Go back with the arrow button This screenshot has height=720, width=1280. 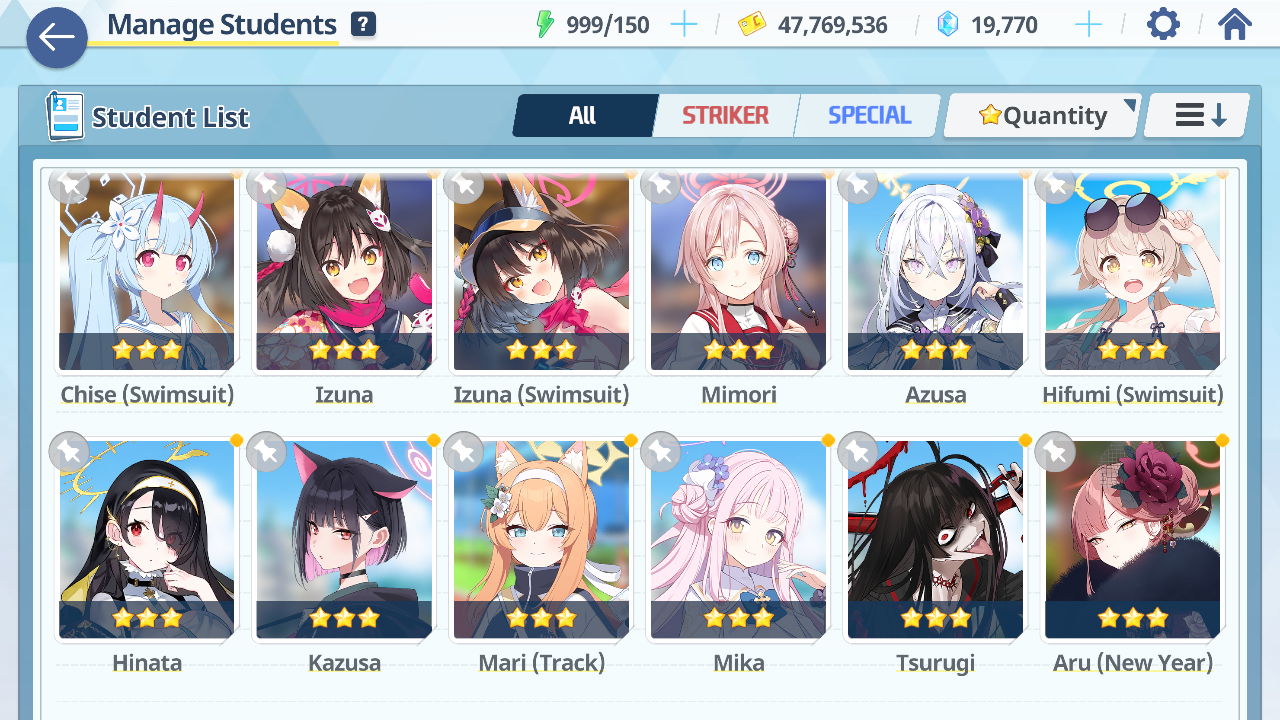point(57,38)
